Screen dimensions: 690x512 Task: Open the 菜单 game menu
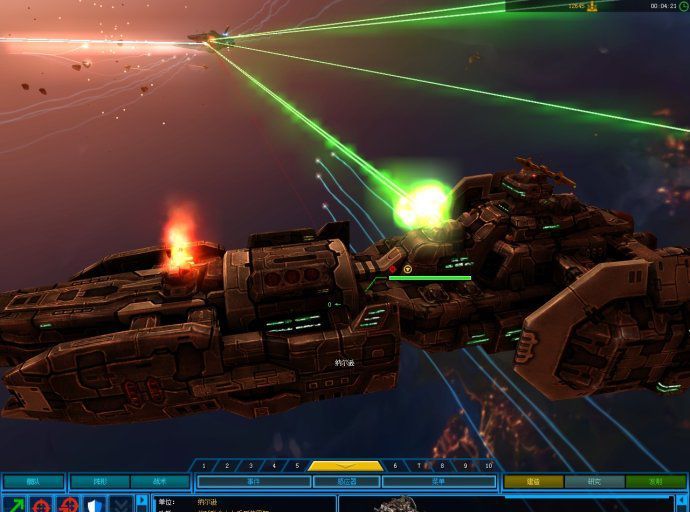pos(438,481)
